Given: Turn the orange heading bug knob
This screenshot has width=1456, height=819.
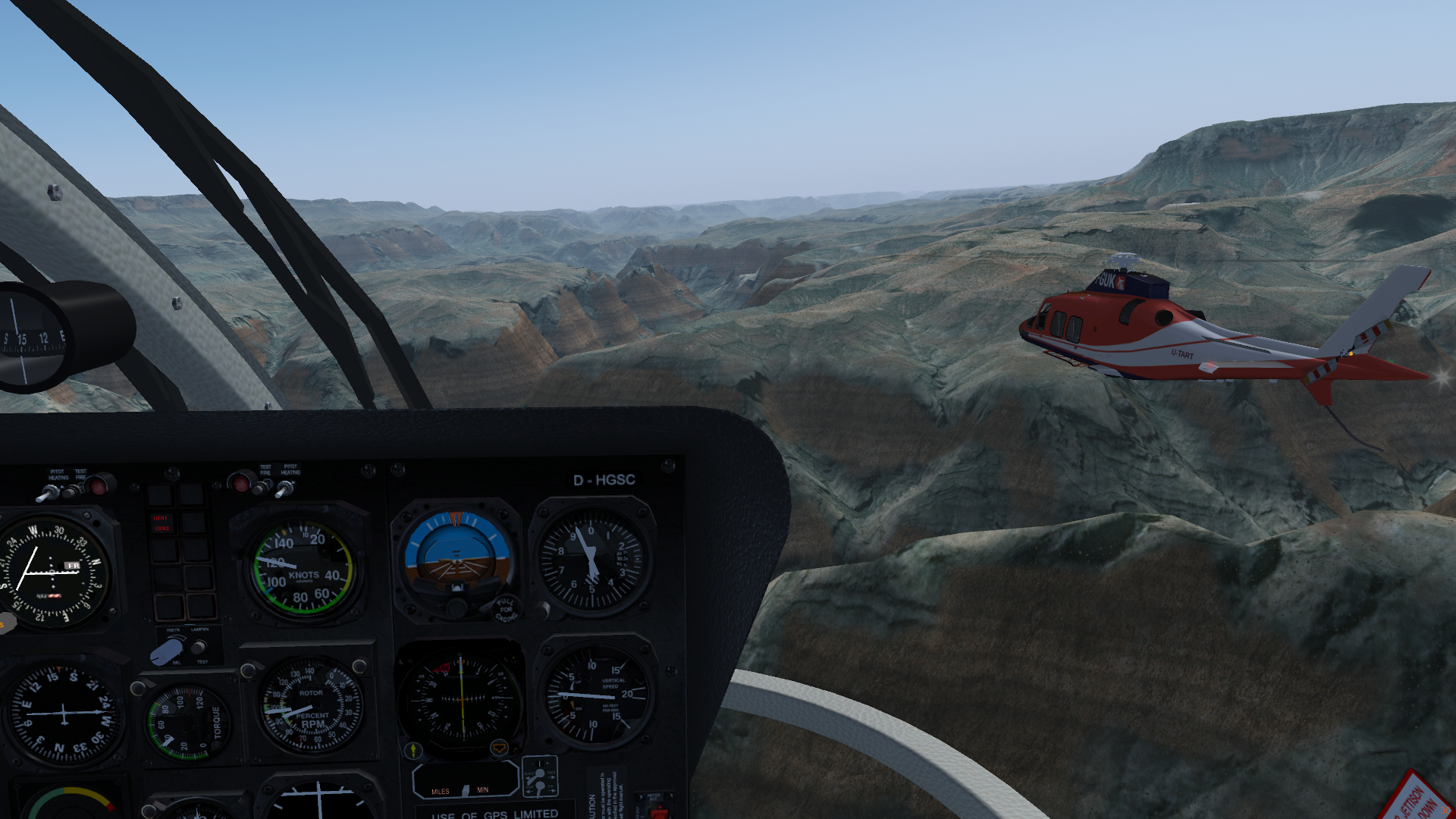Looking at the screenshot, I should (x=499, y=748).
